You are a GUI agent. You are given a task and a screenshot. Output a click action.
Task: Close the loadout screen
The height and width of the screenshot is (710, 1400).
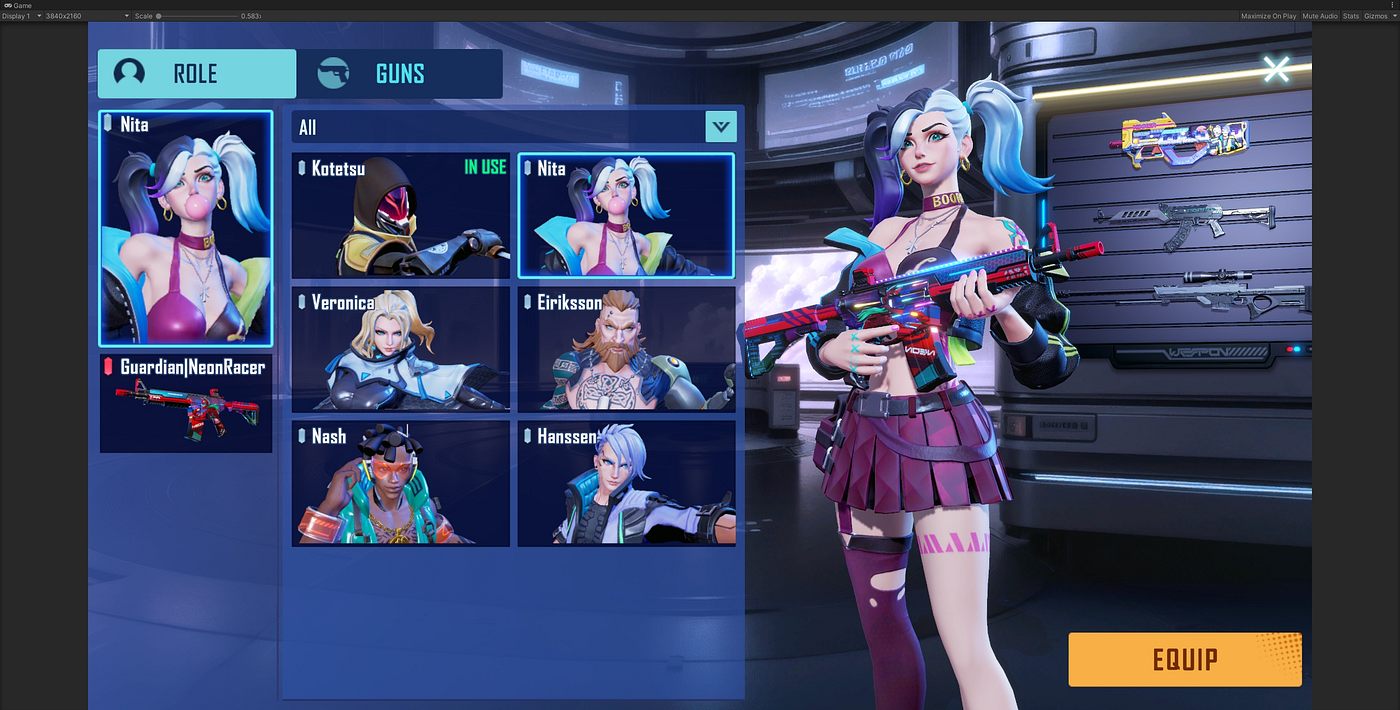pyautogui.click(x=1276, y=69)
